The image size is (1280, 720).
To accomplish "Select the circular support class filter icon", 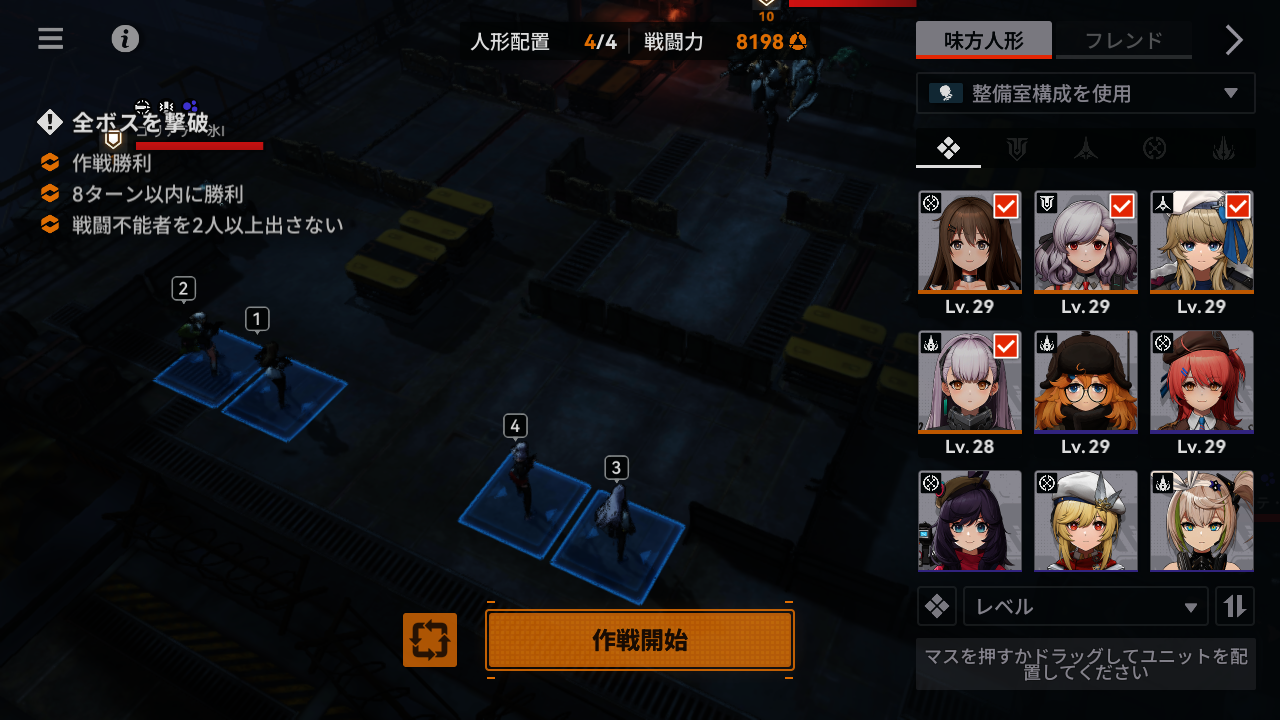I will tap(1154, 149).
